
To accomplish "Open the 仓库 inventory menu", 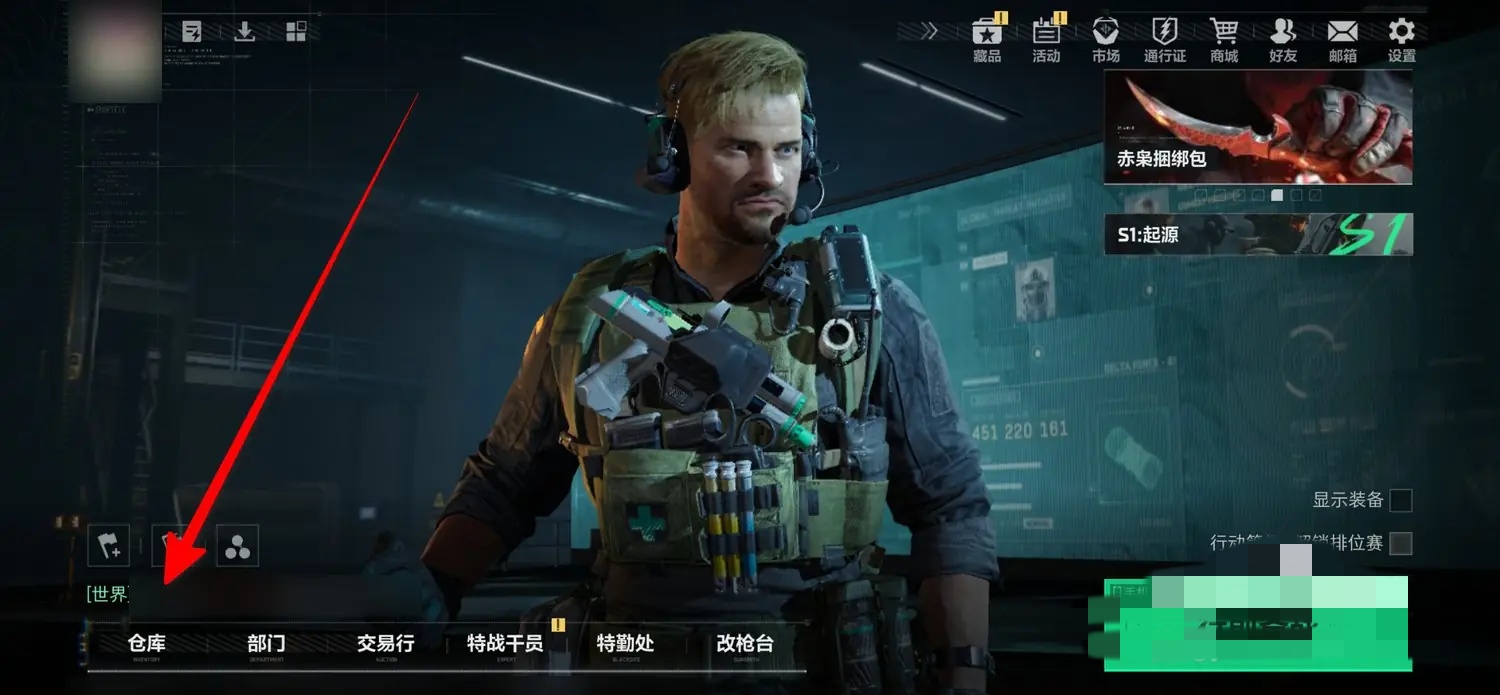I will pyautogui.click(x=147, y=644).
